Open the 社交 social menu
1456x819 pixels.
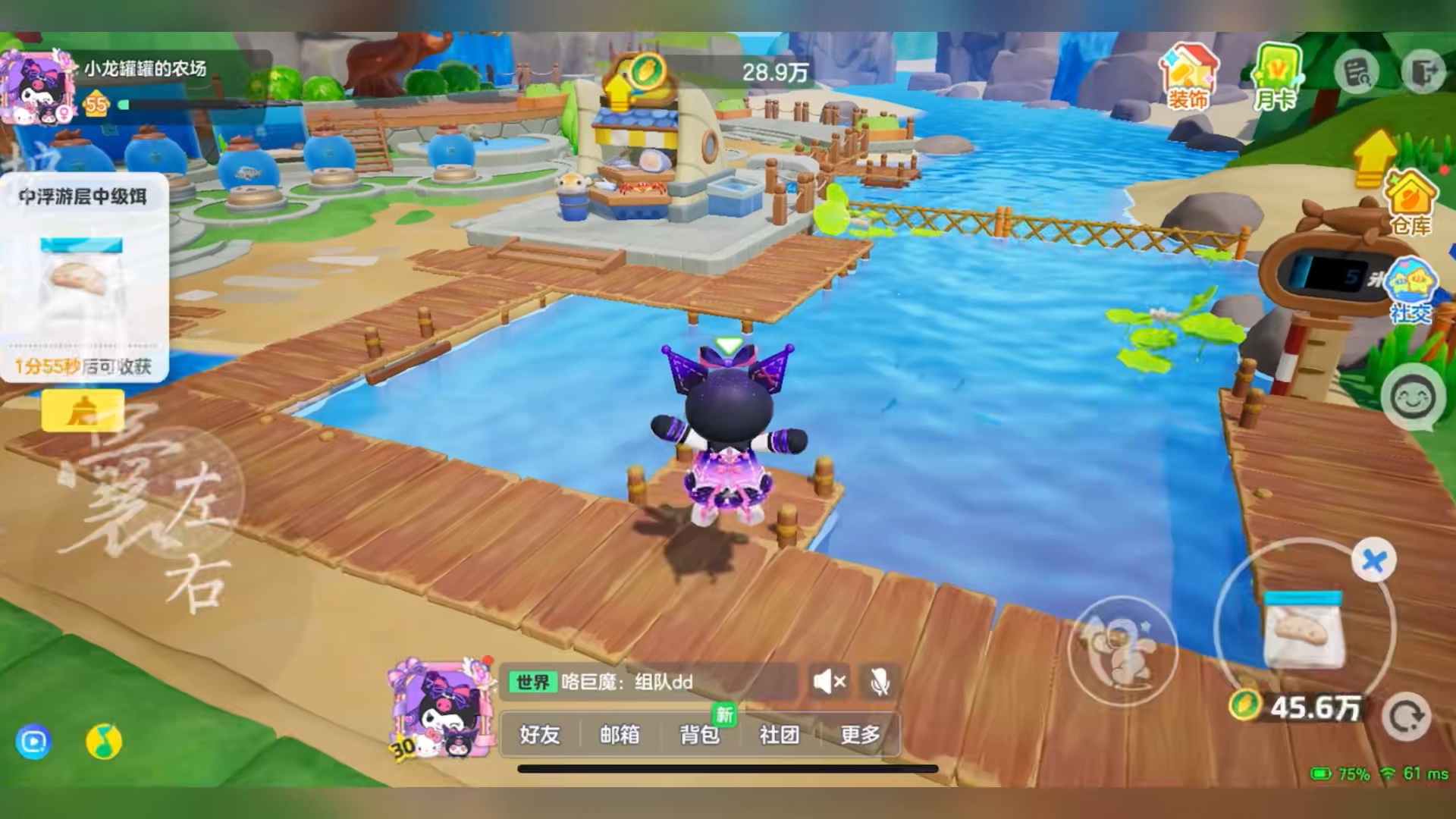click(x=1410, y=292)
